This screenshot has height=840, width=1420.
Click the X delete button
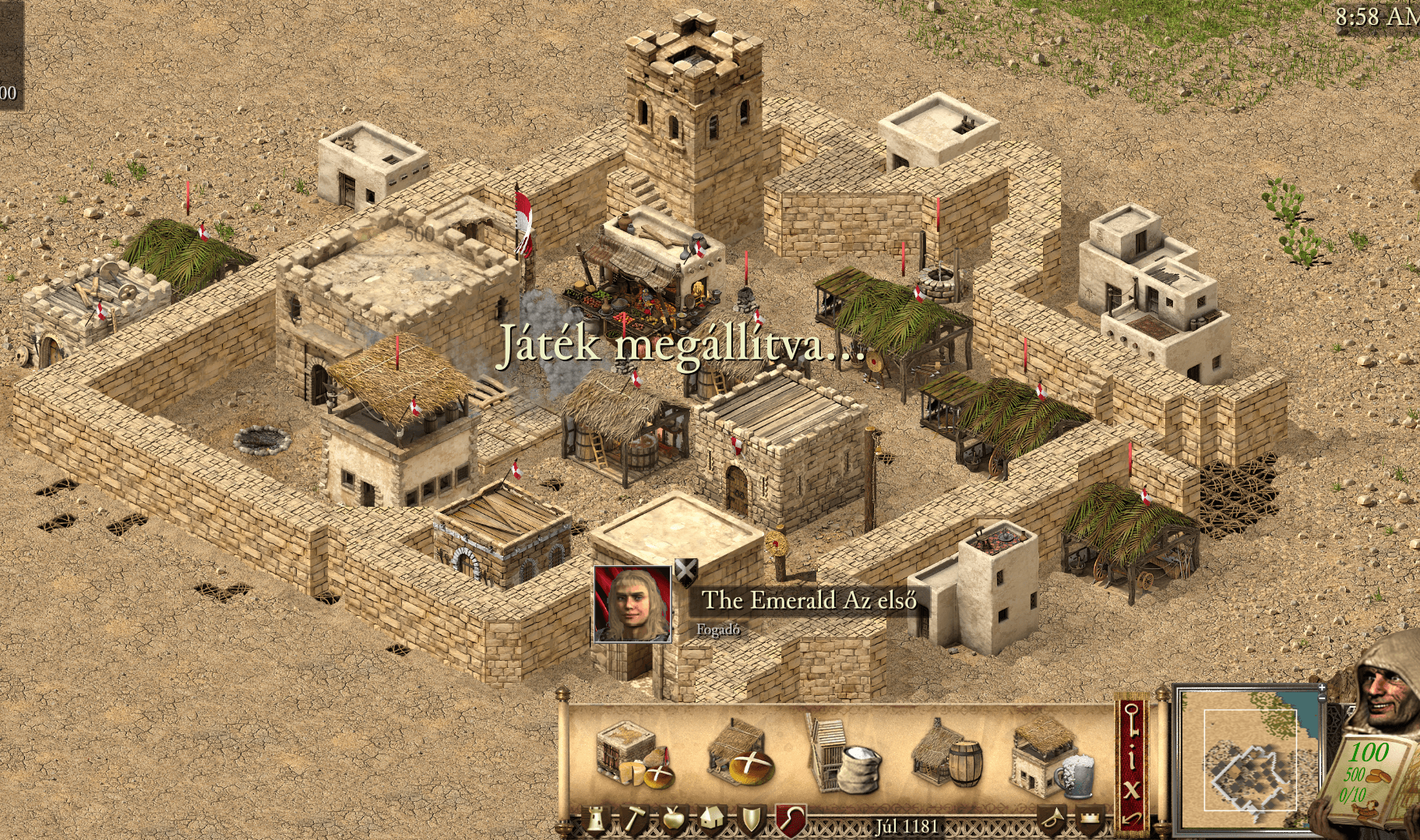coord(1132,789)
